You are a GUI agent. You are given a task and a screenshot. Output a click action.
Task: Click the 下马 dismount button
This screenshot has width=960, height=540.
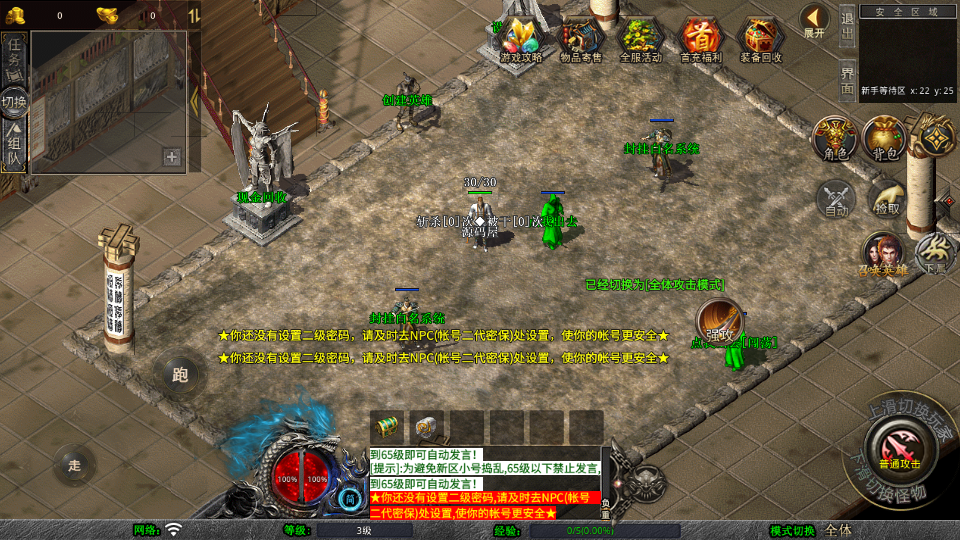(x=936, y=254)
